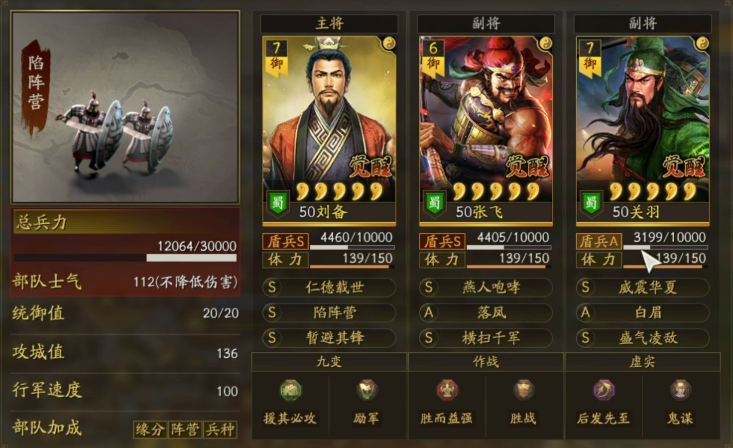Select the 落凤 skill
Image resolution: width=733 pixels, height=448 pixels.
(x=486, y=312)
